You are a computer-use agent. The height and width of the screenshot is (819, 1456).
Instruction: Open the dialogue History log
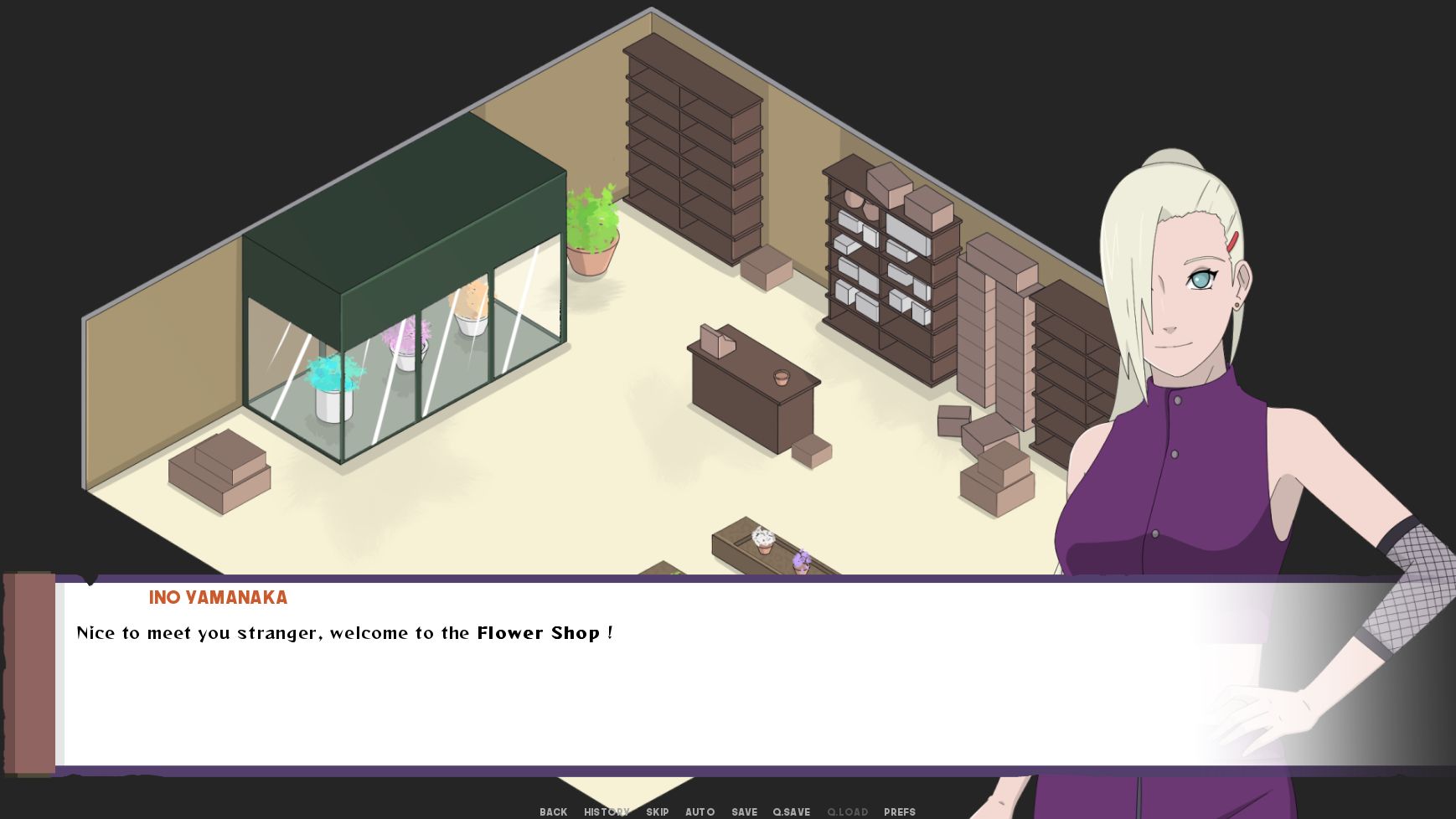(606, 811)
